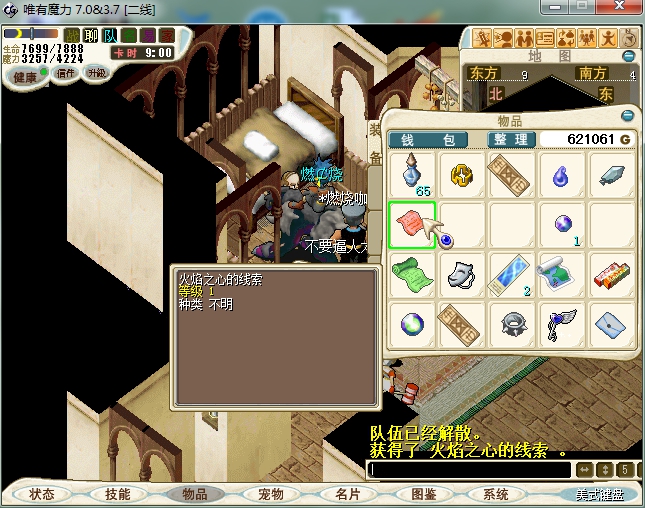
Task: Click the 整理 (Sort) inventory button
Action: tap(507, 139)
